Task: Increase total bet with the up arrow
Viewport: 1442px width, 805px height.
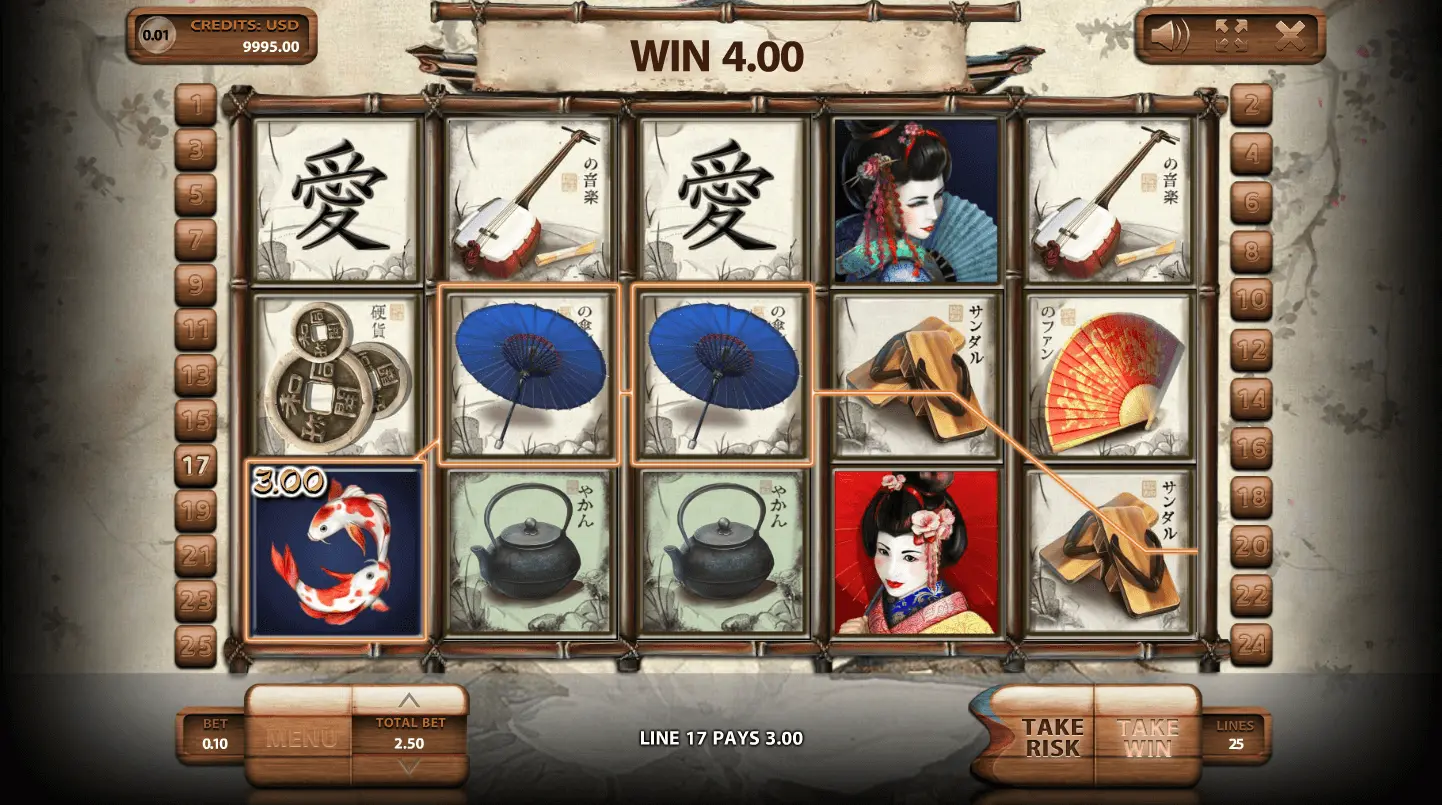Action: click(x=410, y=701)
